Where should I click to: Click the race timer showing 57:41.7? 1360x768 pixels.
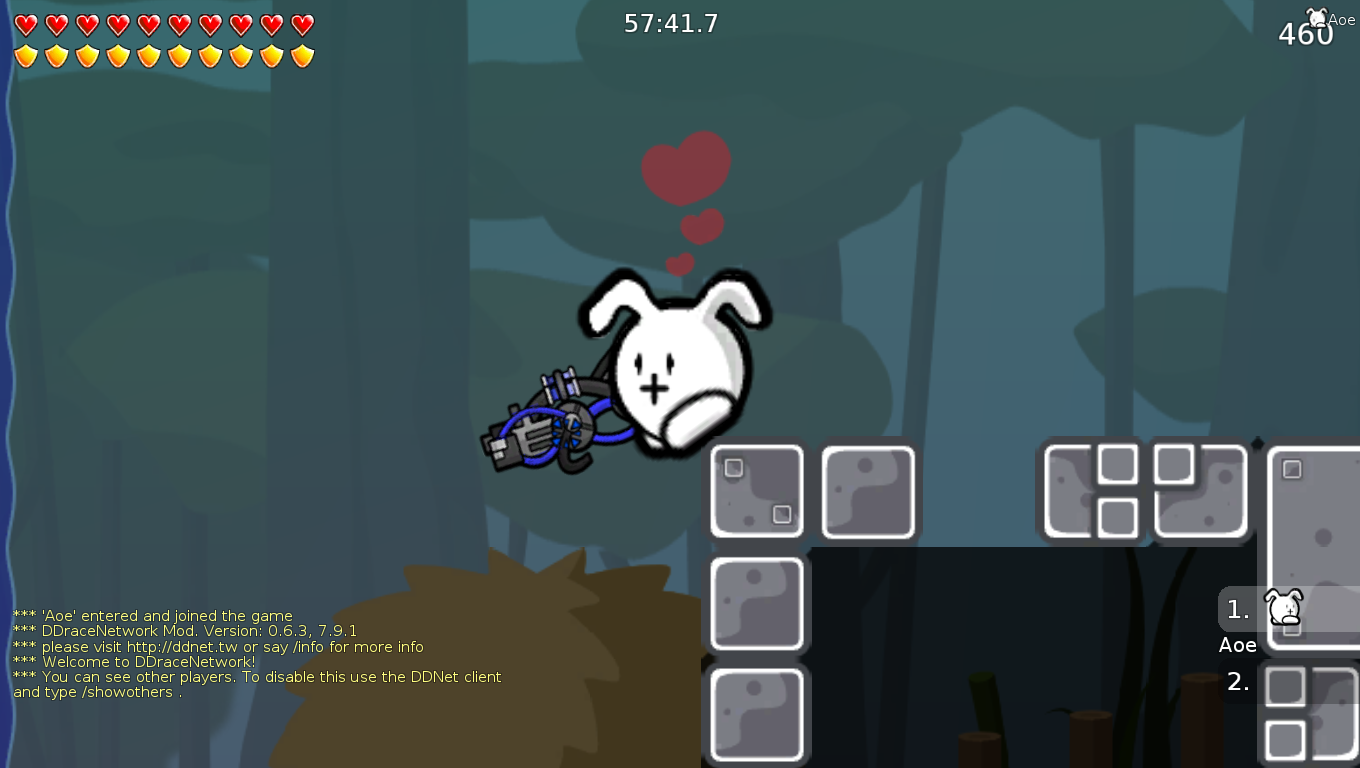click(670, 22)
